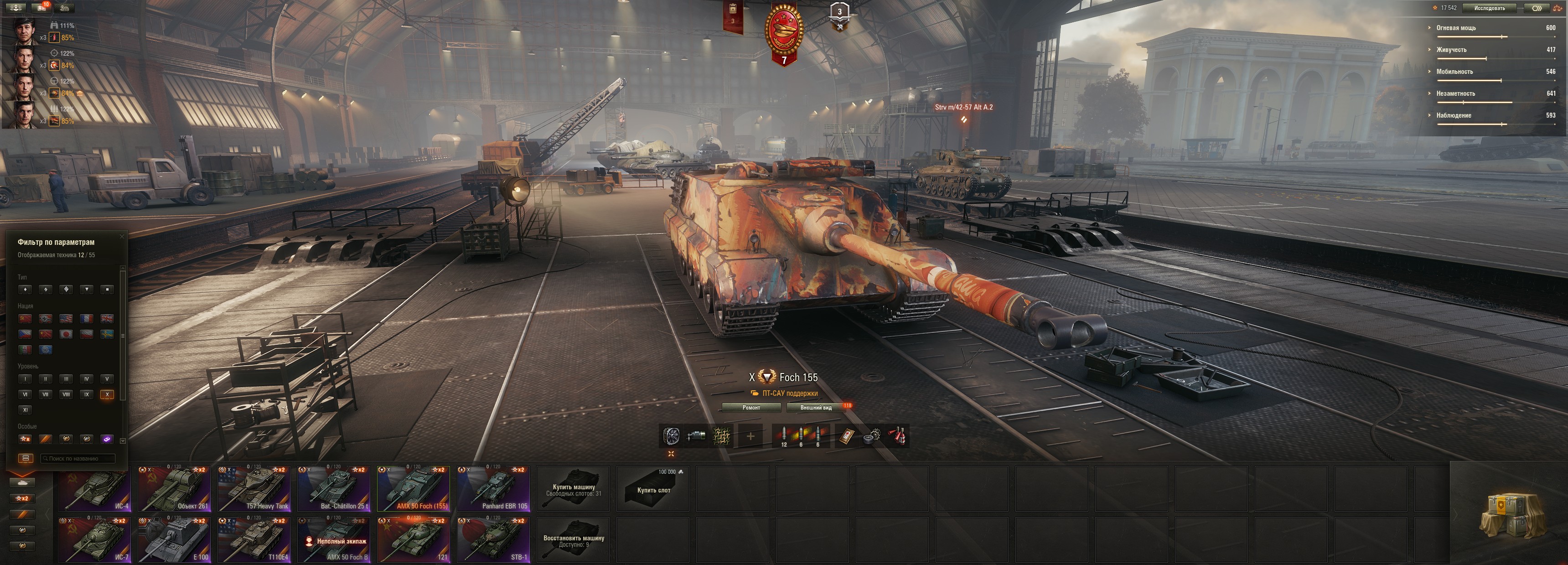Filter vehicles by tier VIII
Screen dimensions: 1568x565
(x=67, y=394)
